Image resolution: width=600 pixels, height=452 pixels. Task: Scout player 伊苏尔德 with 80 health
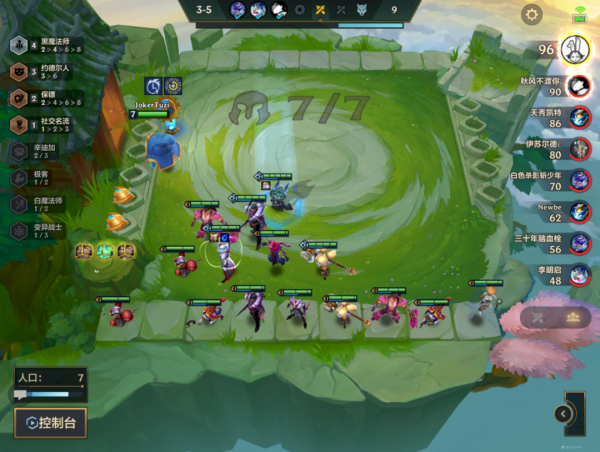click(565, 149)
